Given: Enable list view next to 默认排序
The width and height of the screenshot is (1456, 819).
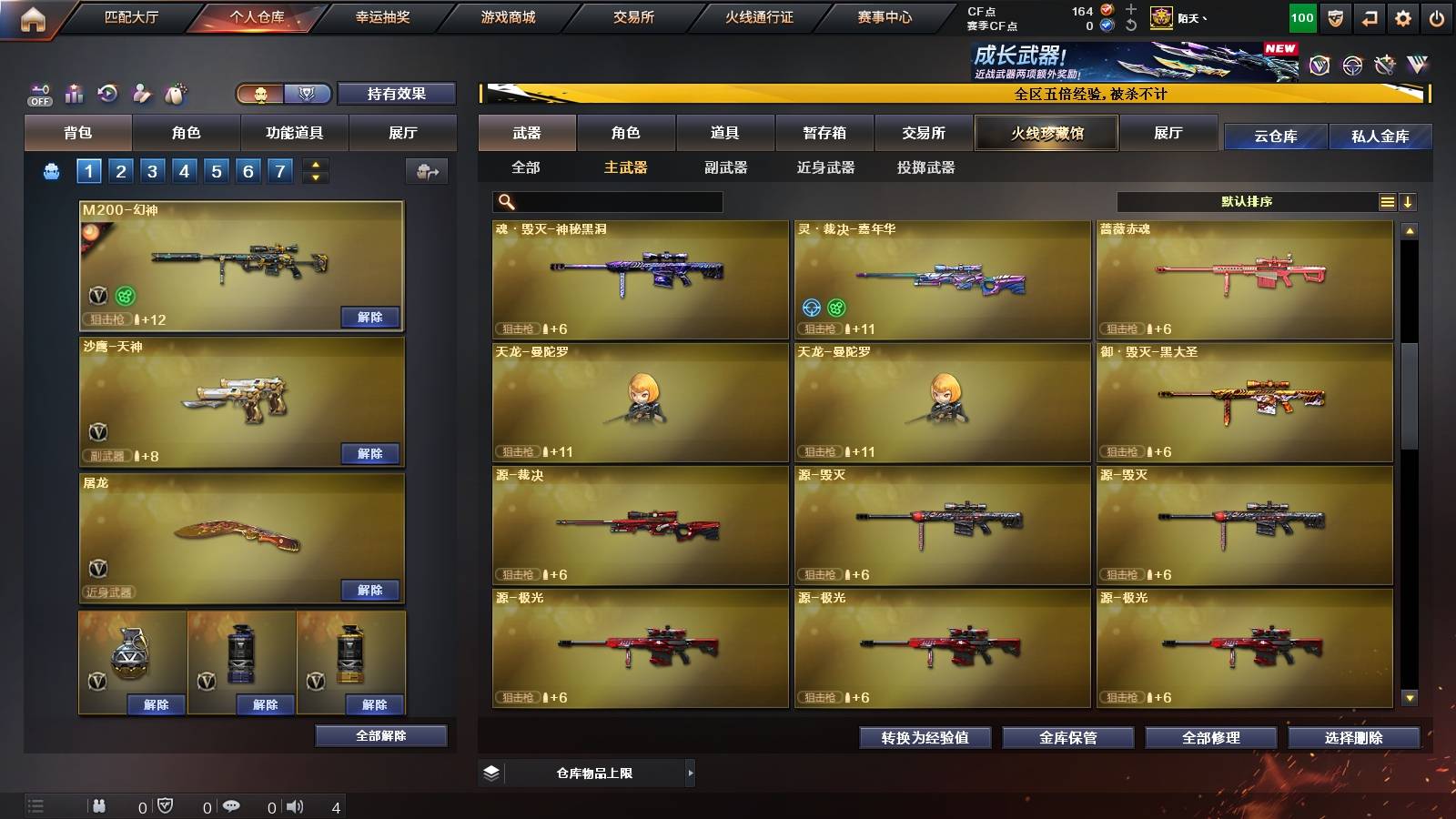Looking at the screenshot, I should 1386,201.
